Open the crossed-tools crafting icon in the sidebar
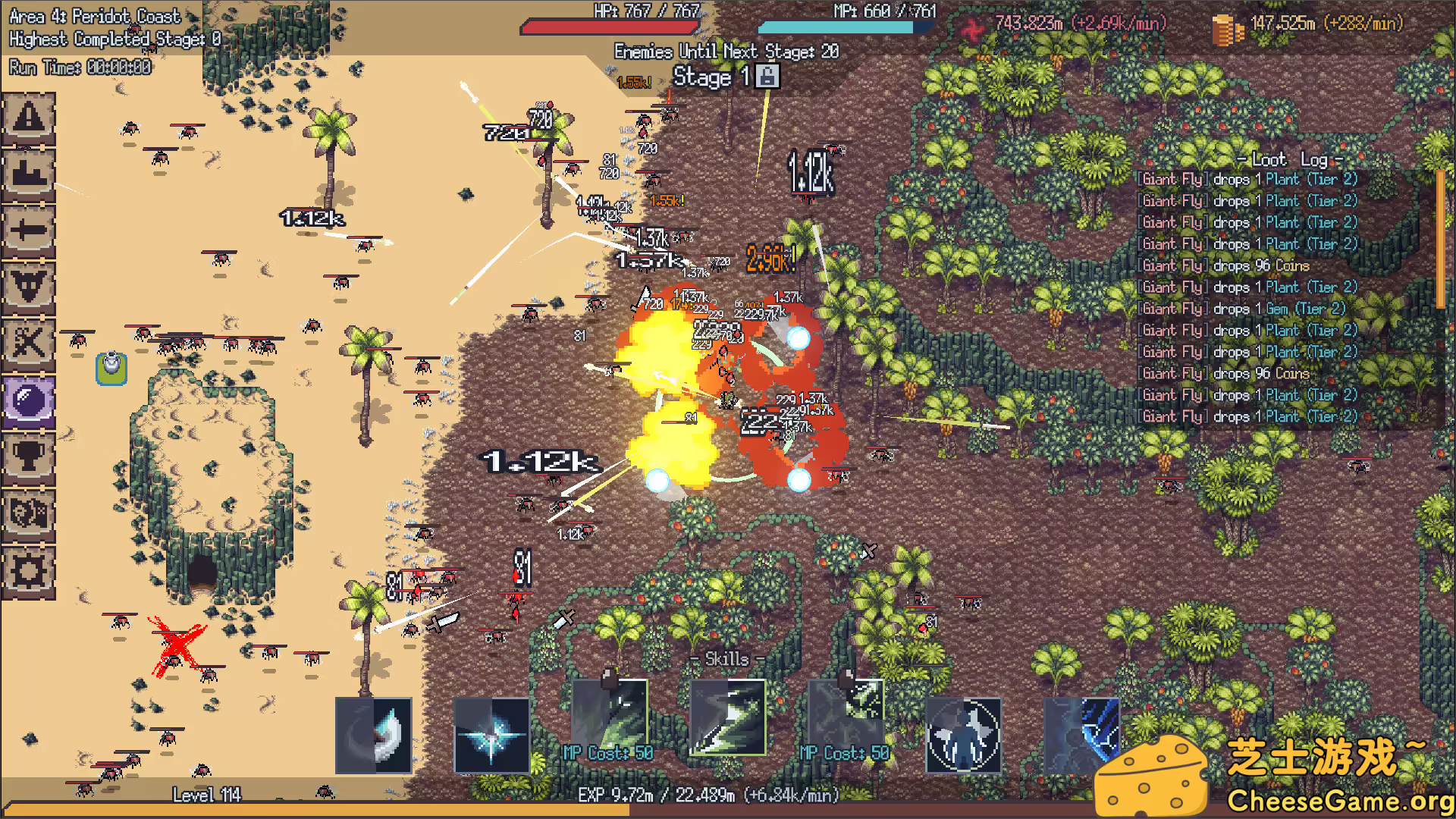The width and height of the screenshot is (1456, 819). pos(29,341)
